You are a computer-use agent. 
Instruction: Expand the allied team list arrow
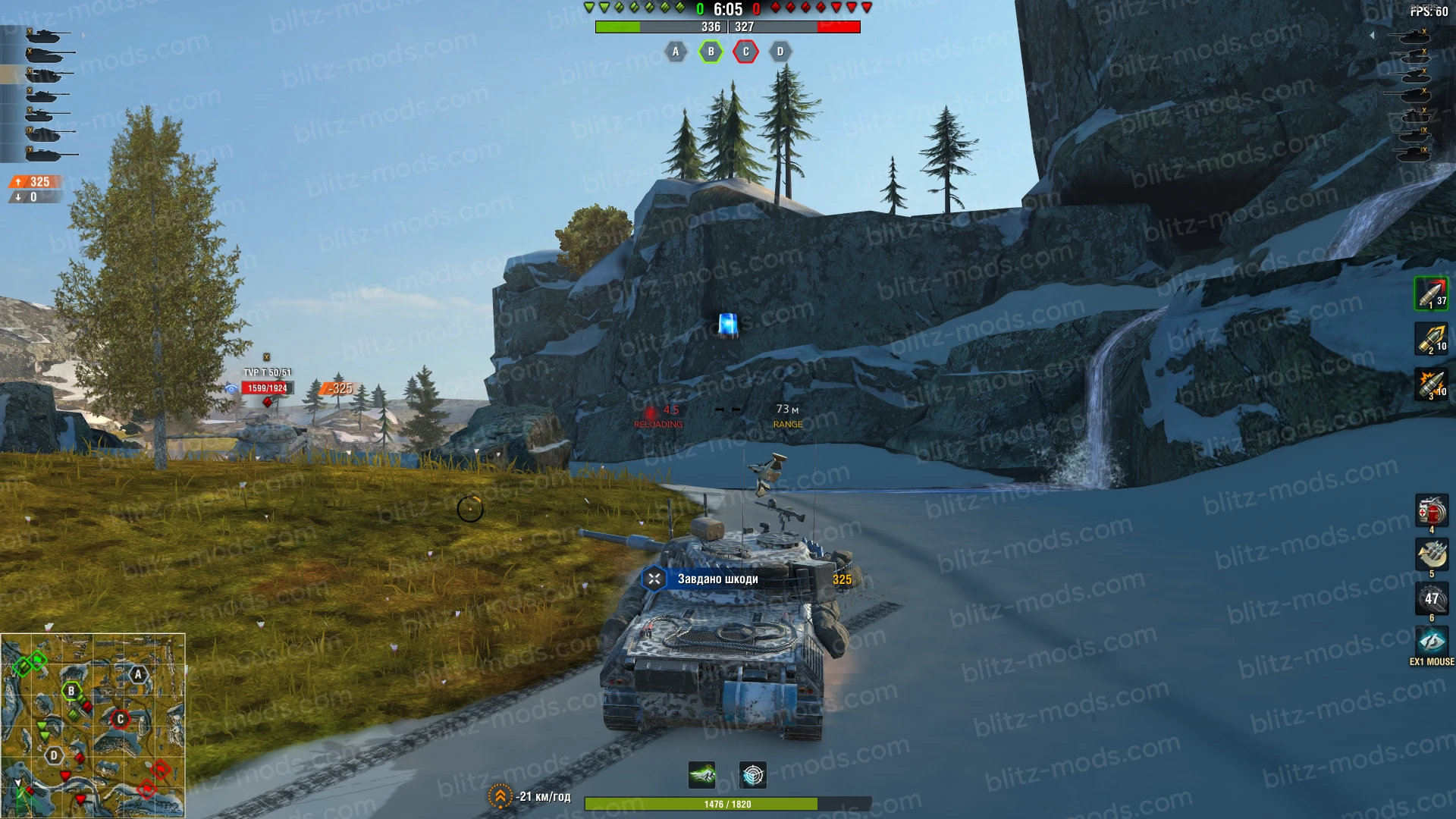[x=83, y=35]
